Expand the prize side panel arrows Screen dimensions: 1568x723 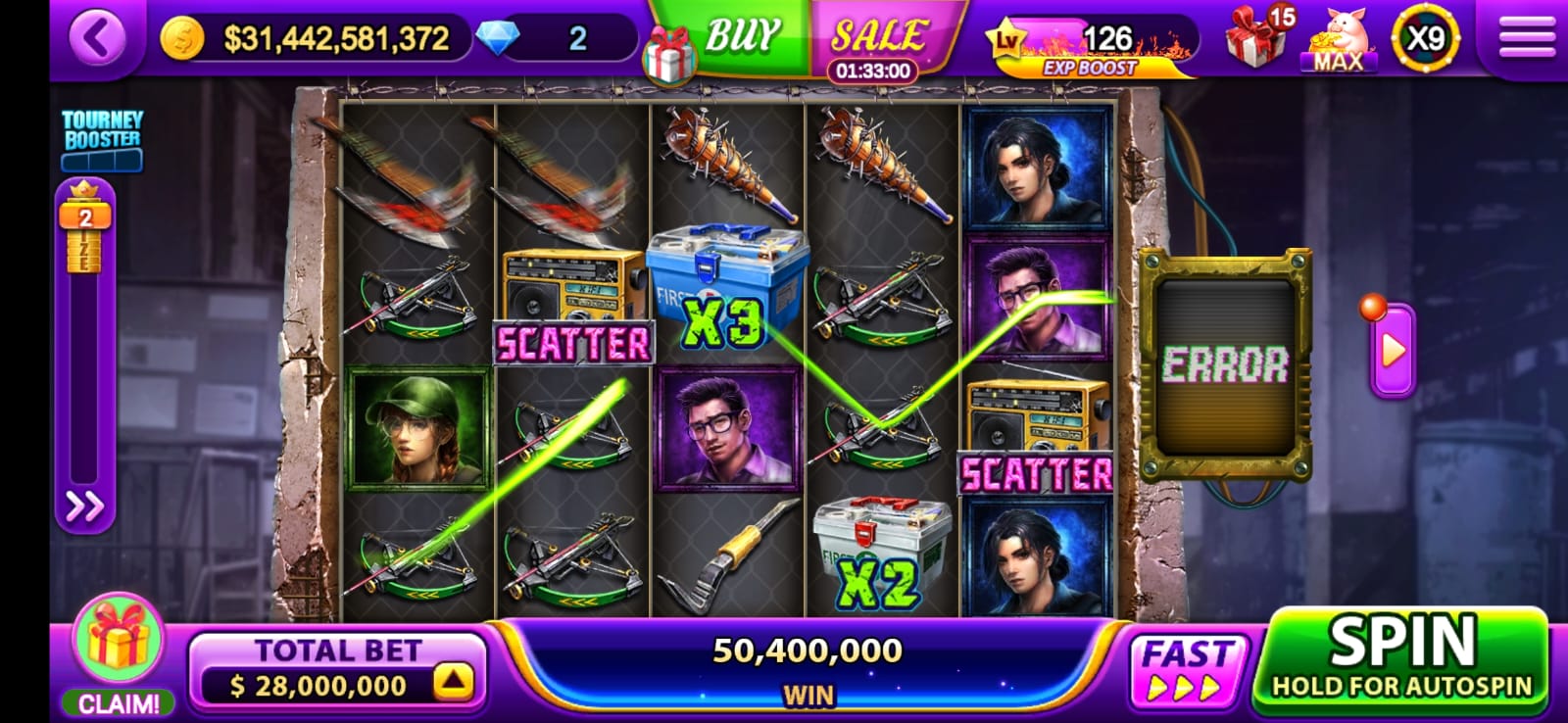84,506
